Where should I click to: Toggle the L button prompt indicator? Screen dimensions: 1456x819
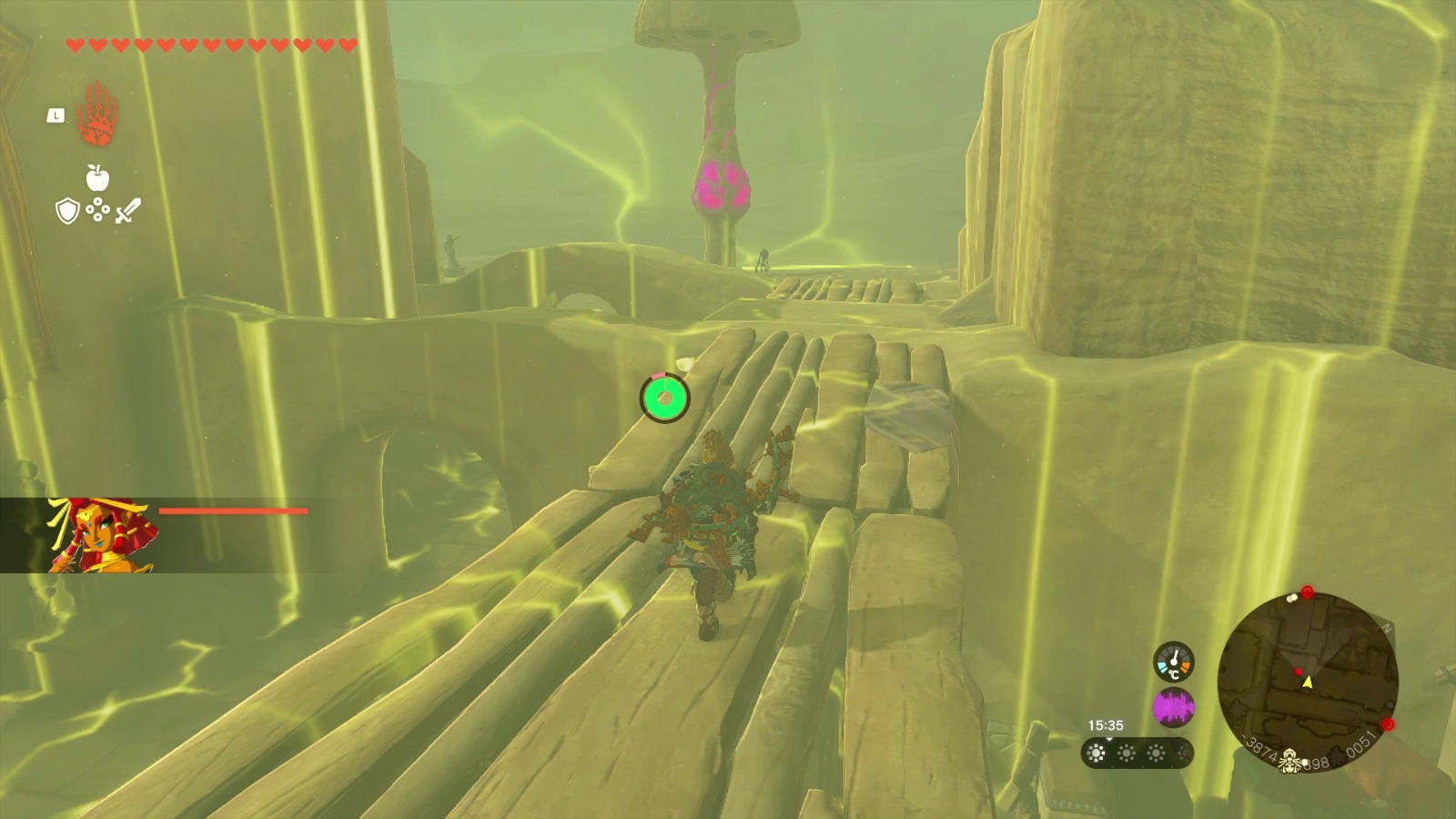[x=56, y=115]
